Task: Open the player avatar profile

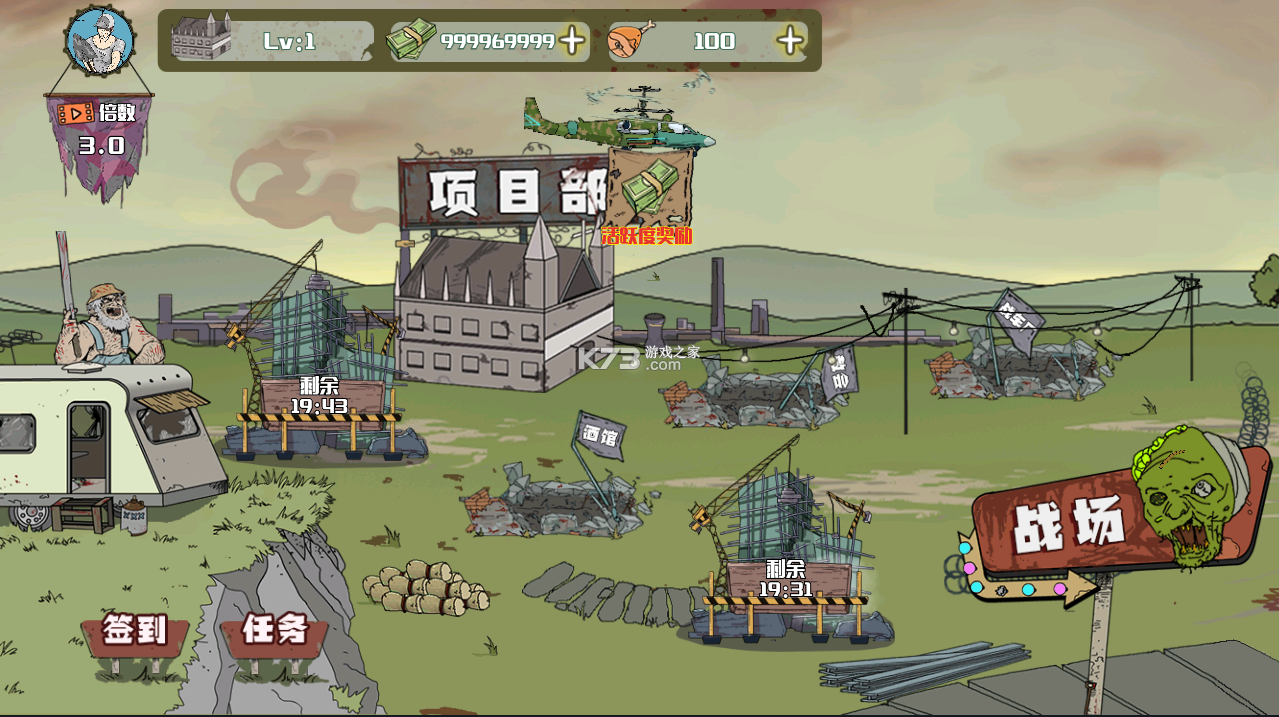Action: click(99, 41)
